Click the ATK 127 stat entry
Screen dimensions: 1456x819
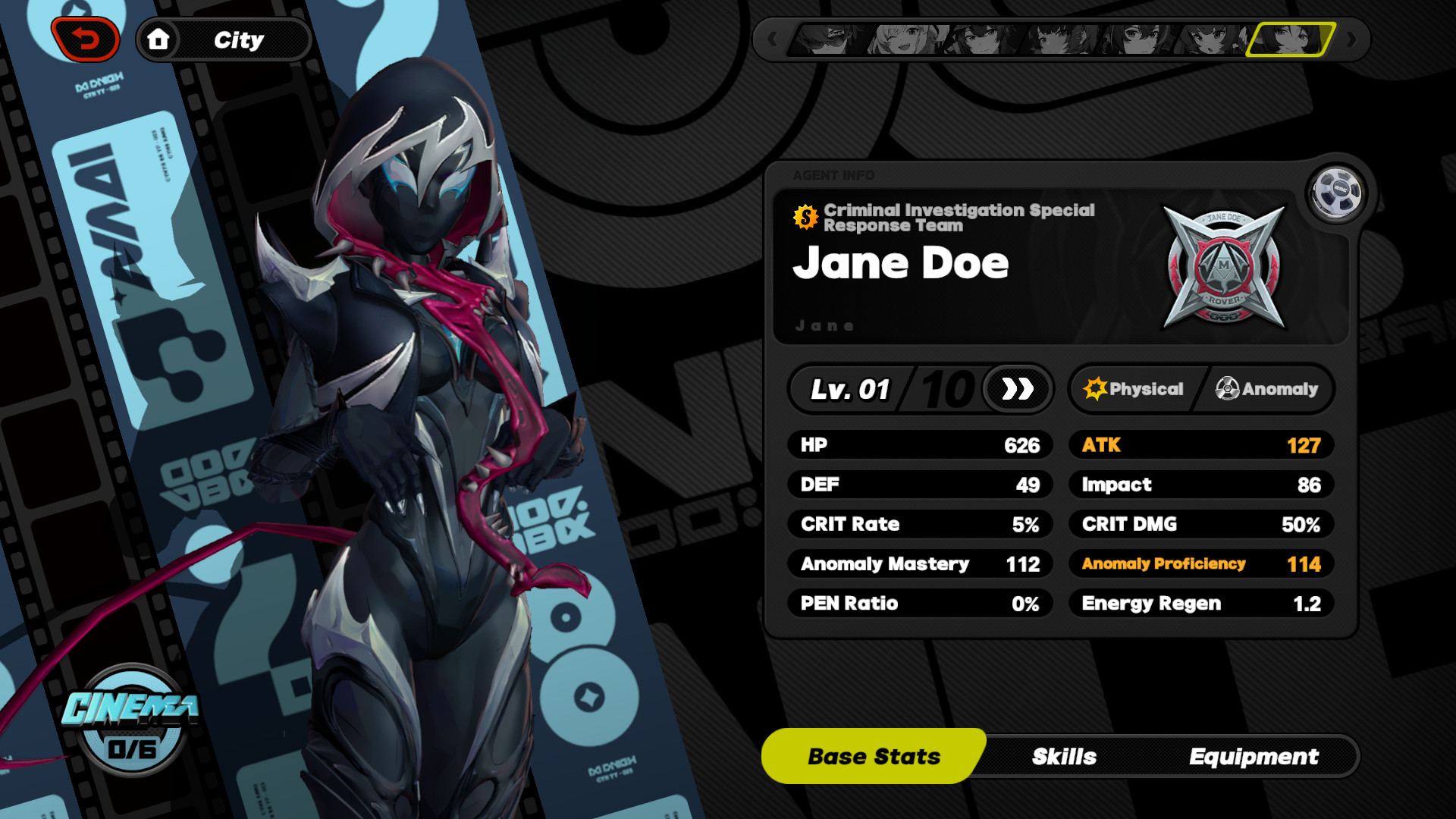click(1201, 445)
